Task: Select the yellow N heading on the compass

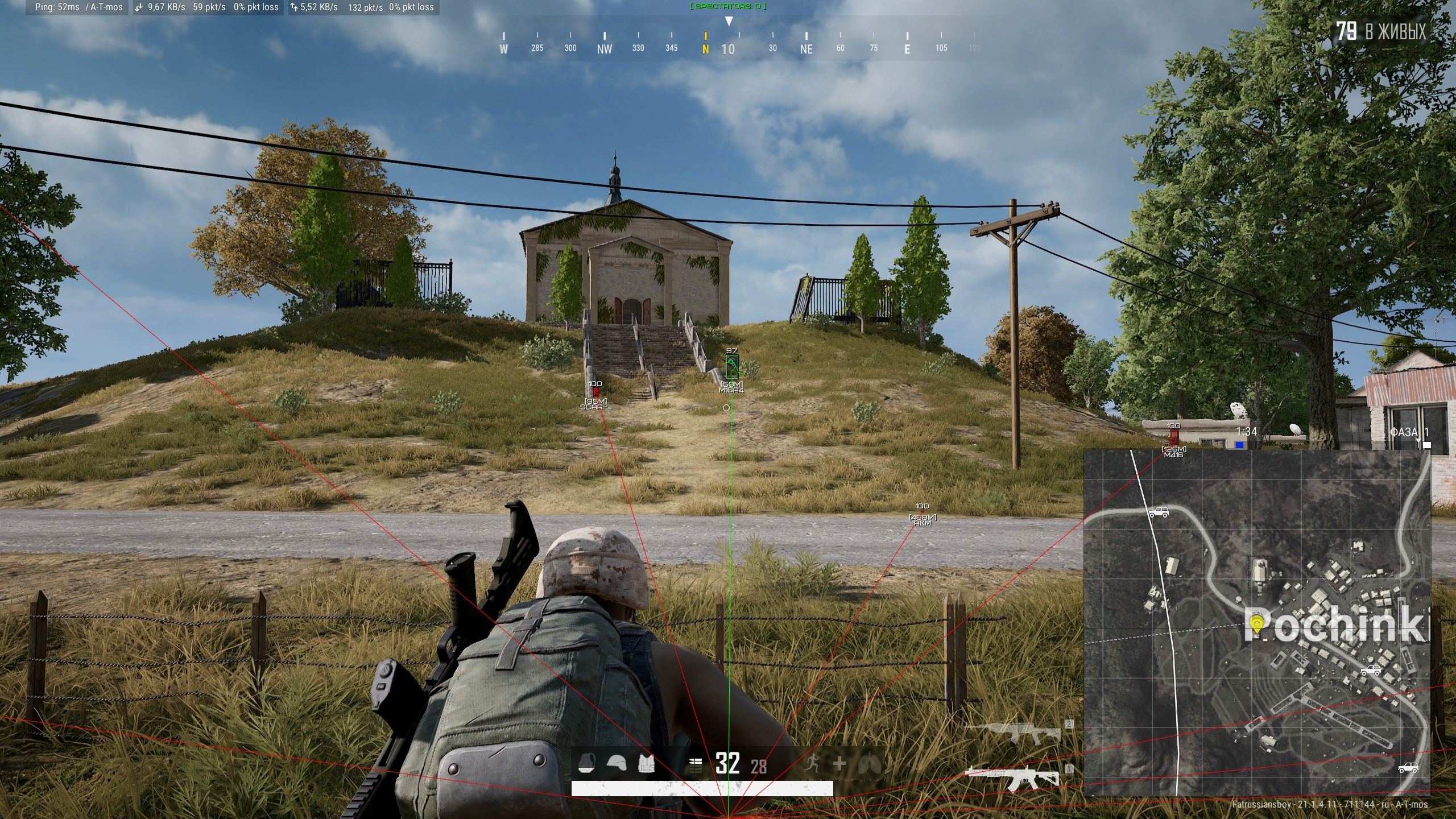Action: (705, 50)
